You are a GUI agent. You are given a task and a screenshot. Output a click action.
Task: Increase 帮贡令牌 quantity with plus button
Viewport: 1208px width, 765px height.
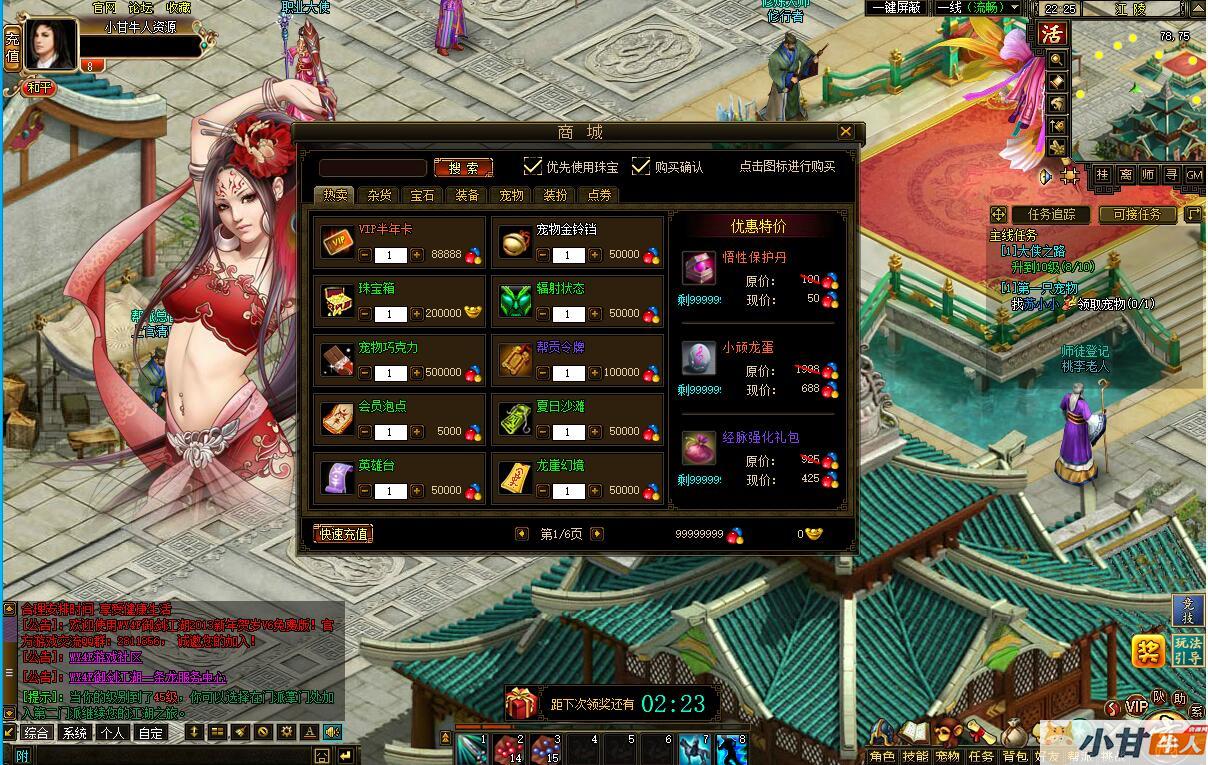tap(595, 373)
